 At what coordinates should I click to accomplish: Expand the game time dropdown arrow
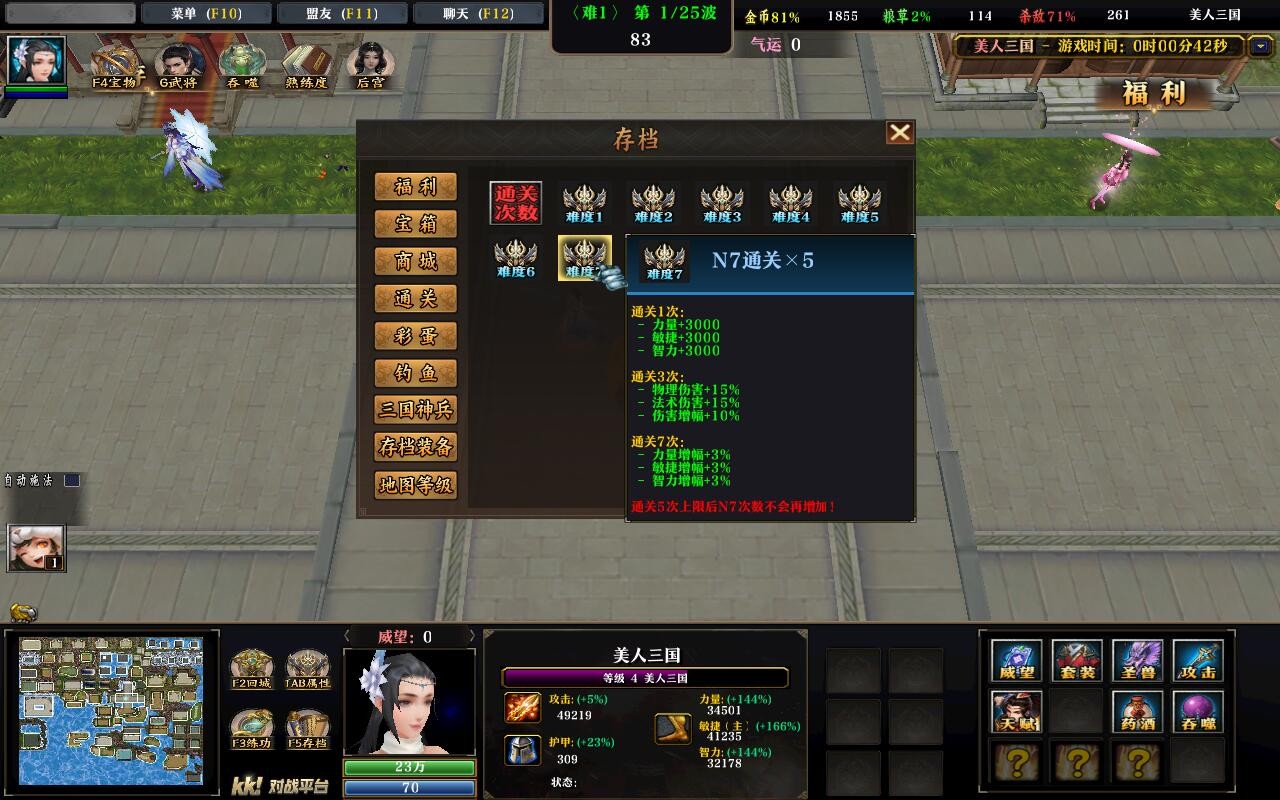point(1262,46)
